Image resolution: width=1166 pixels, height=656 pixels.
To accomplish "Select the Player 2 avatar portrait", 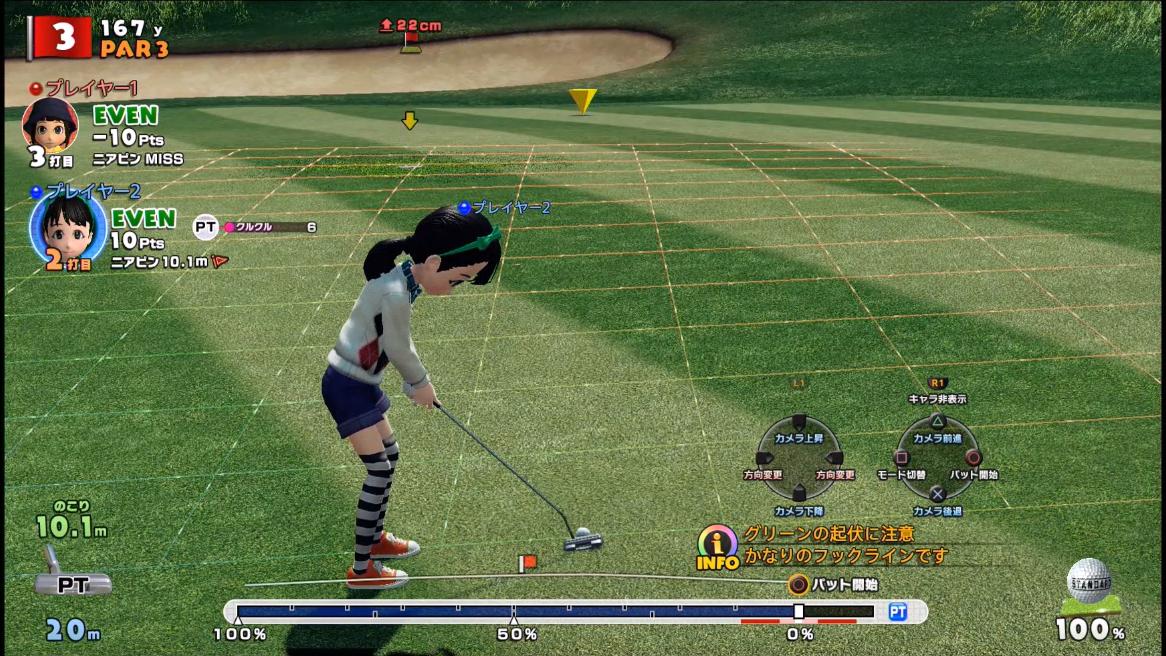I will pyautogui.click(x=67, y=226).
